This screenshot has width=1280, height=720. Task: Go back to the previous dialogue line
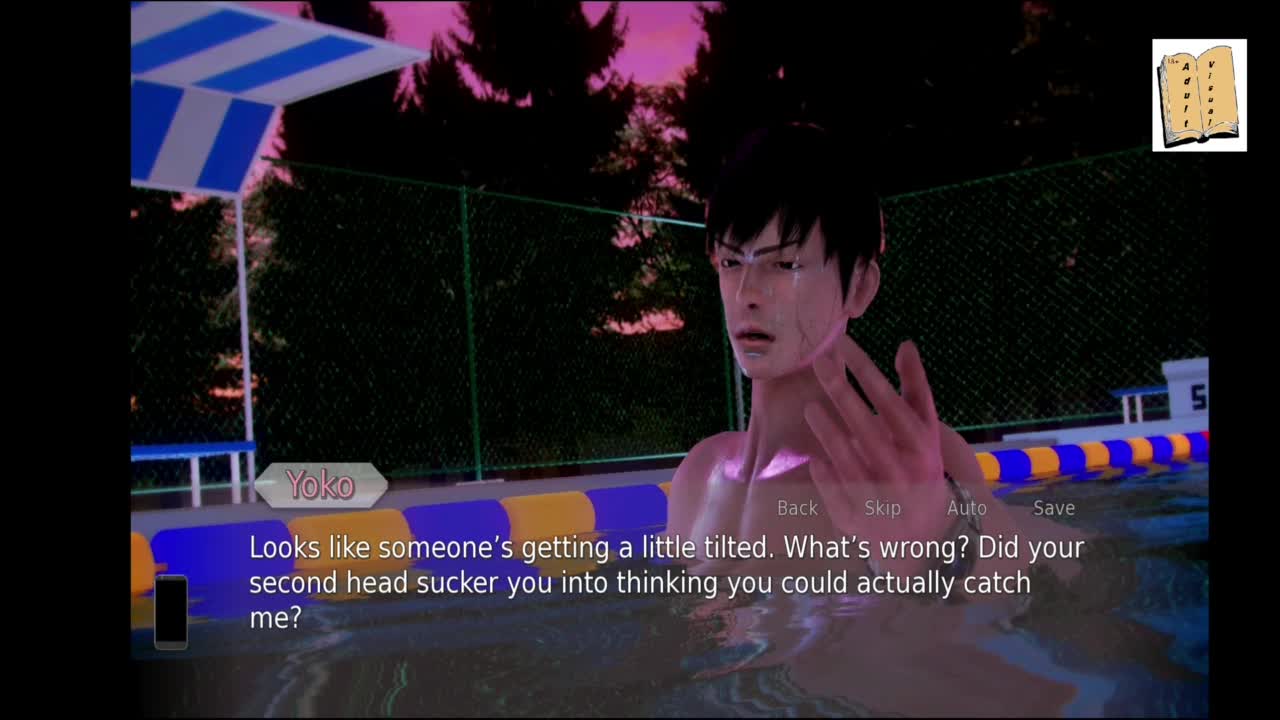pos(797,508)
